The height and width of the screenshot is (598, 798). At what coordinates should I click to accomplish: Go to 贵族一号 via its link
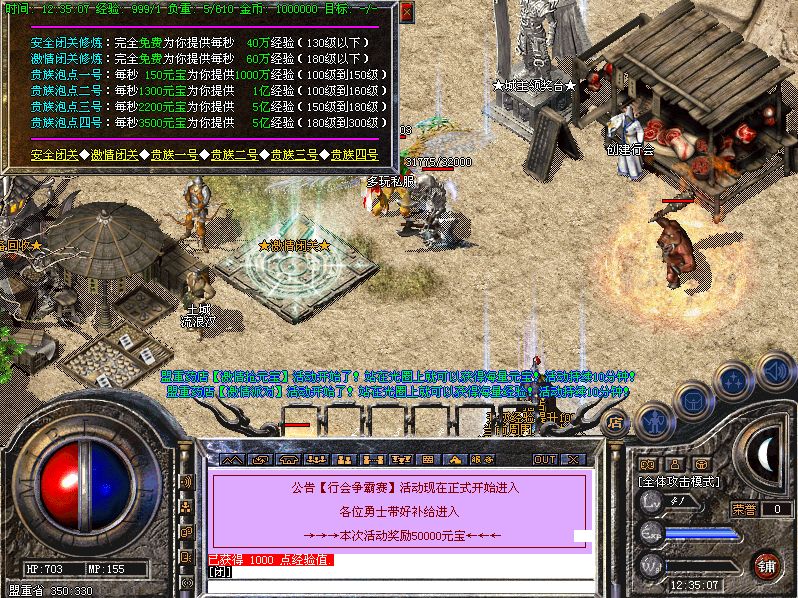[x=176, y=155]
